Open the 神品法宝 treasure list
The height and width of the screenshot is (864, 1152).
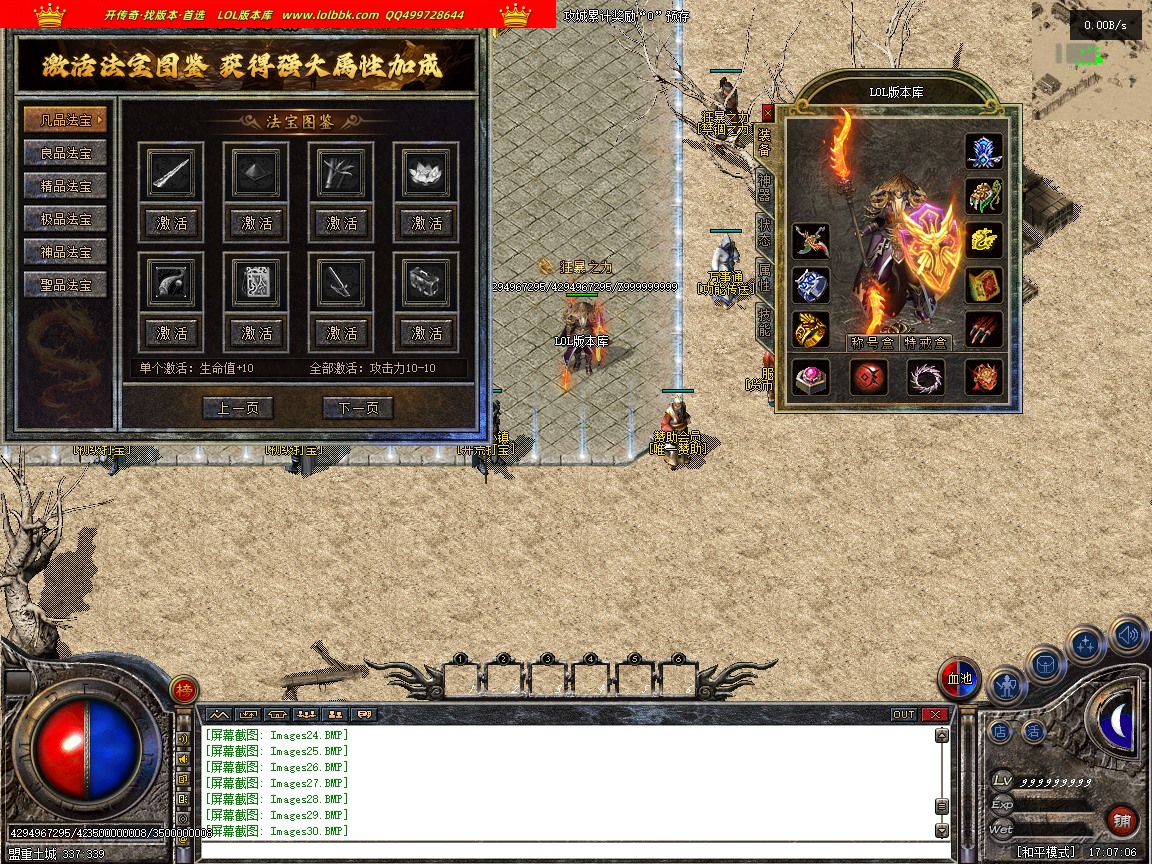[65, 252]
